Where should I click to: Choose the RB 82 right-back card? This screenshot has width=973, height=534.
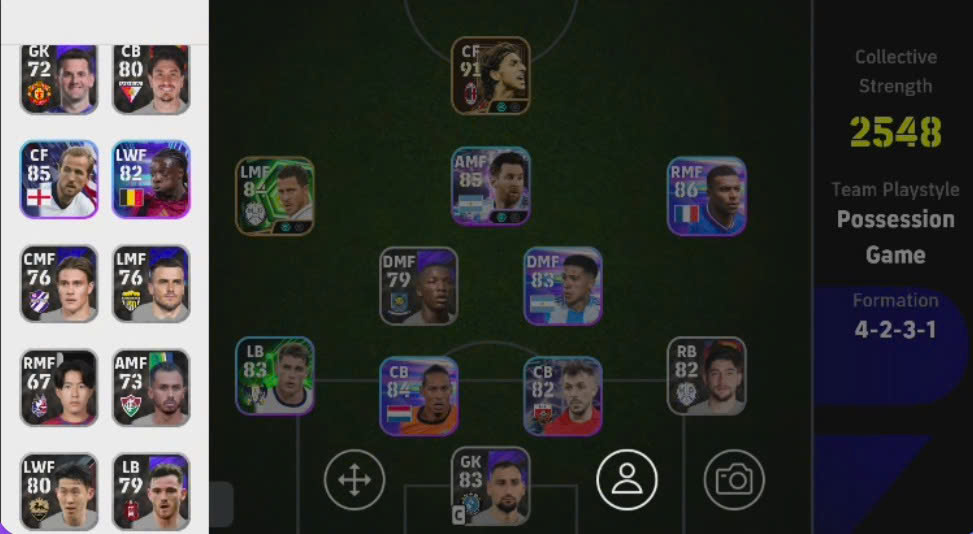[x=706, y=376]
